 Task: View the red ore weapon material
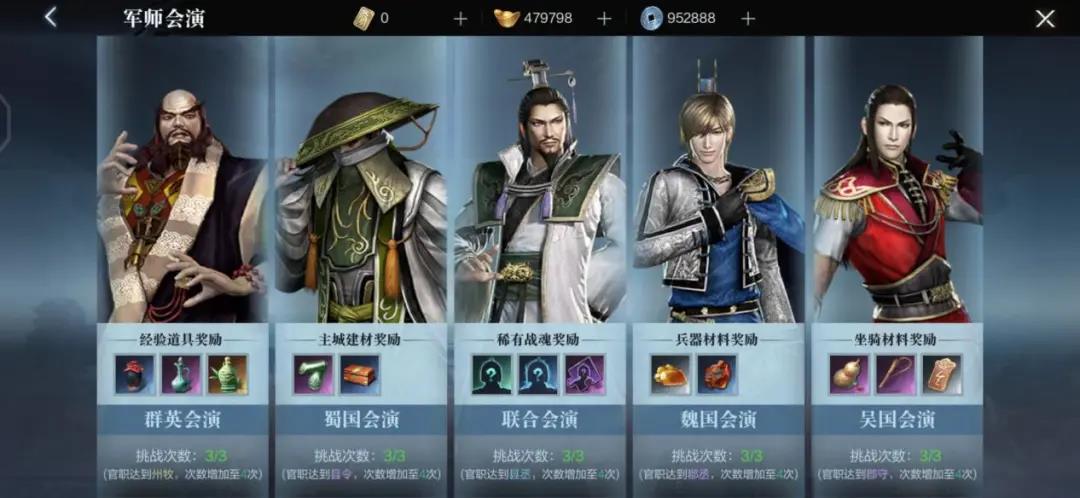tap(716, 374)
